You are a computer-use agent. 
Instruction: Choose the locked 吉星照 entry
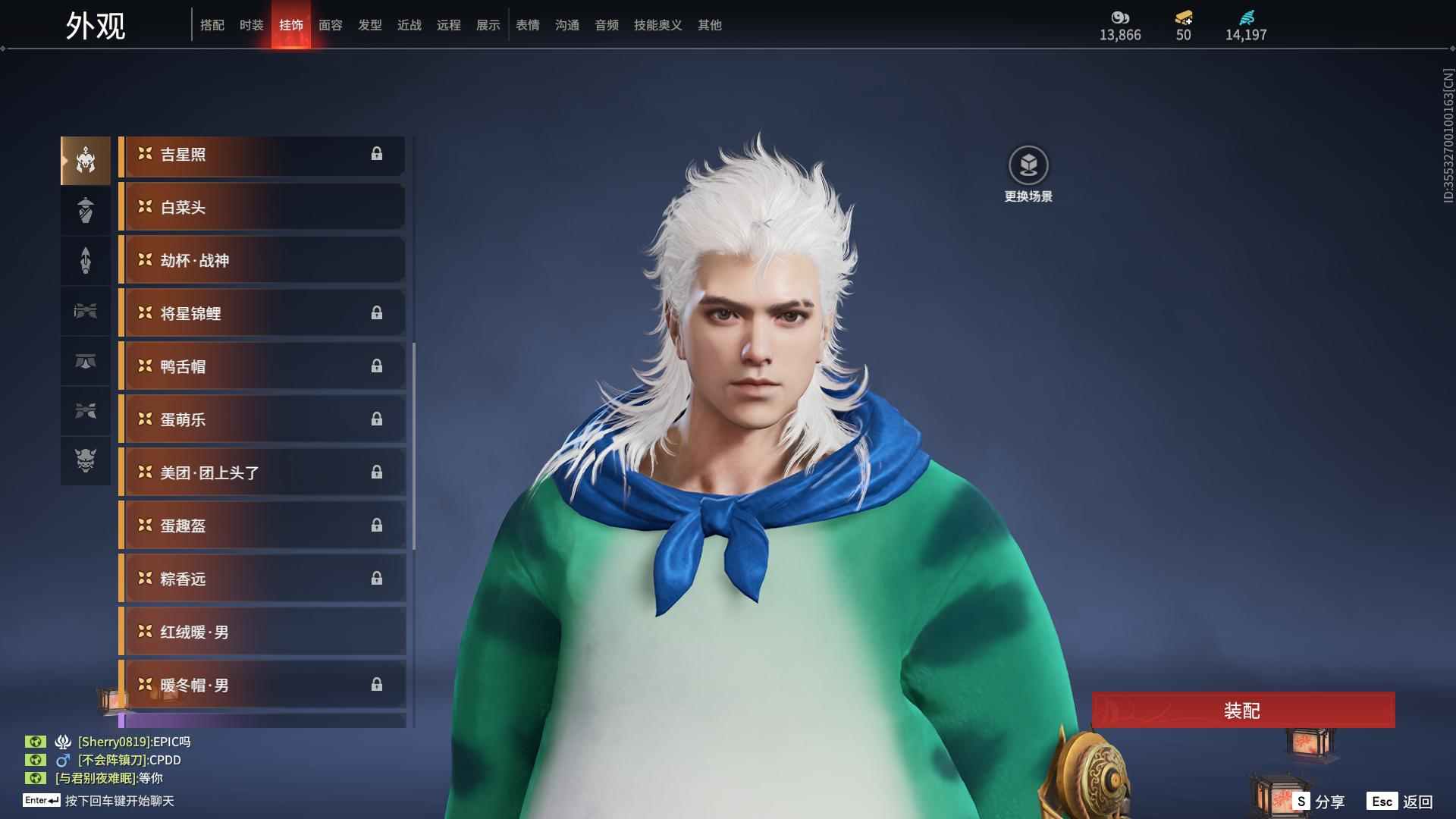click(x=262, y=155)
